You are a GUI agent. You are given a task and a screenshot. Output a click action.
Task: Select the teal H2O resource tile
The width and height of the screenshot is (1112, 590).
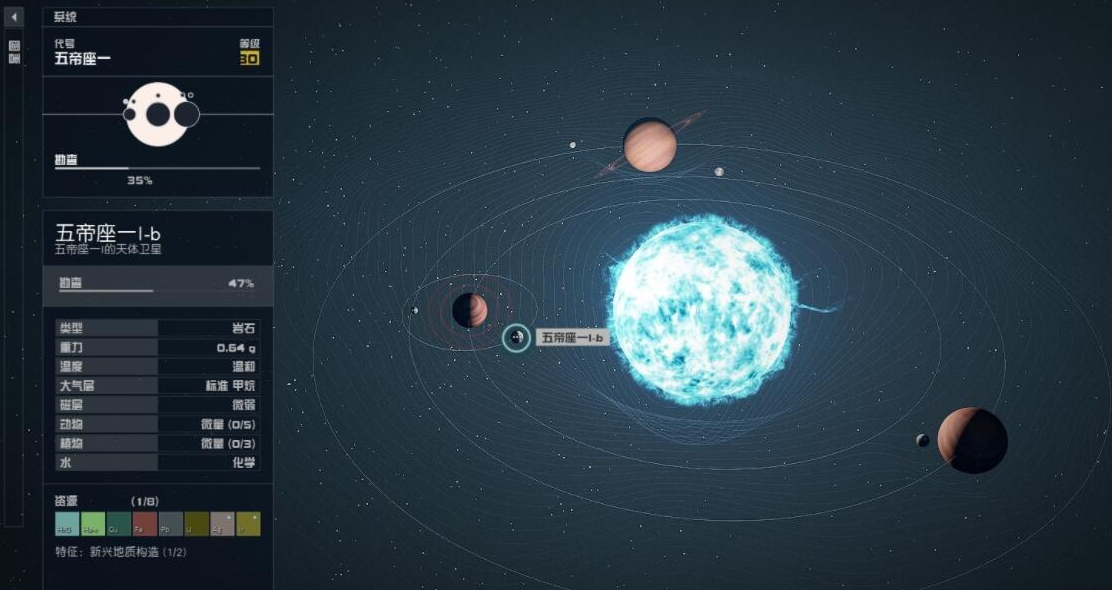point(66,523)
